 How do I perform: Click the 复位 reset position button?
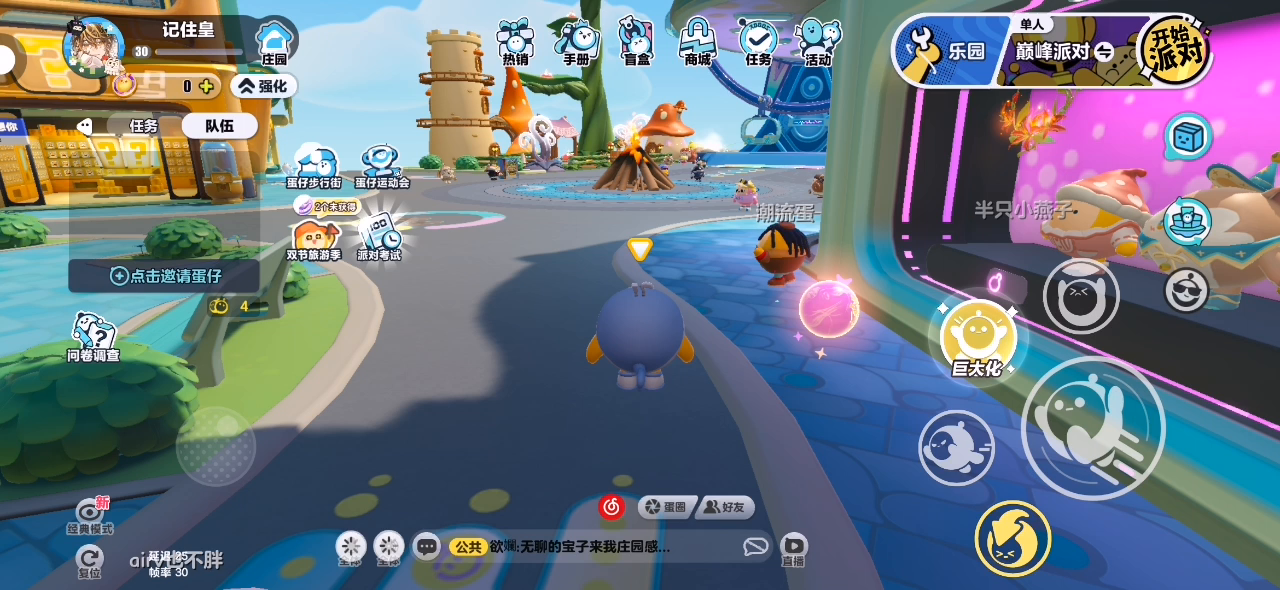tap(90, 561)
